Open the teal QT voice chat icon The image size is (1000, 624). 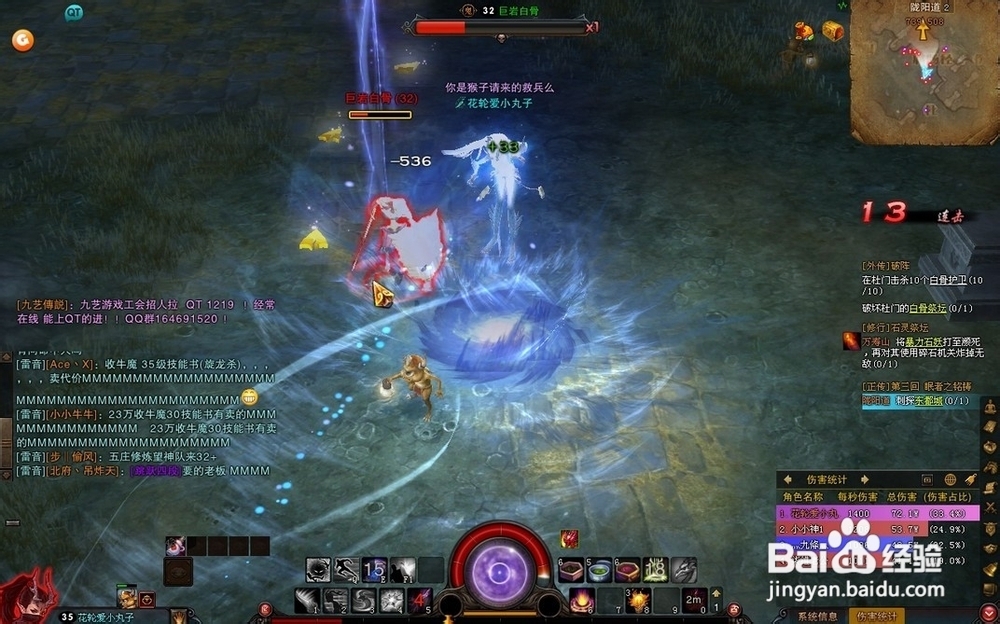tap(73, 12)
